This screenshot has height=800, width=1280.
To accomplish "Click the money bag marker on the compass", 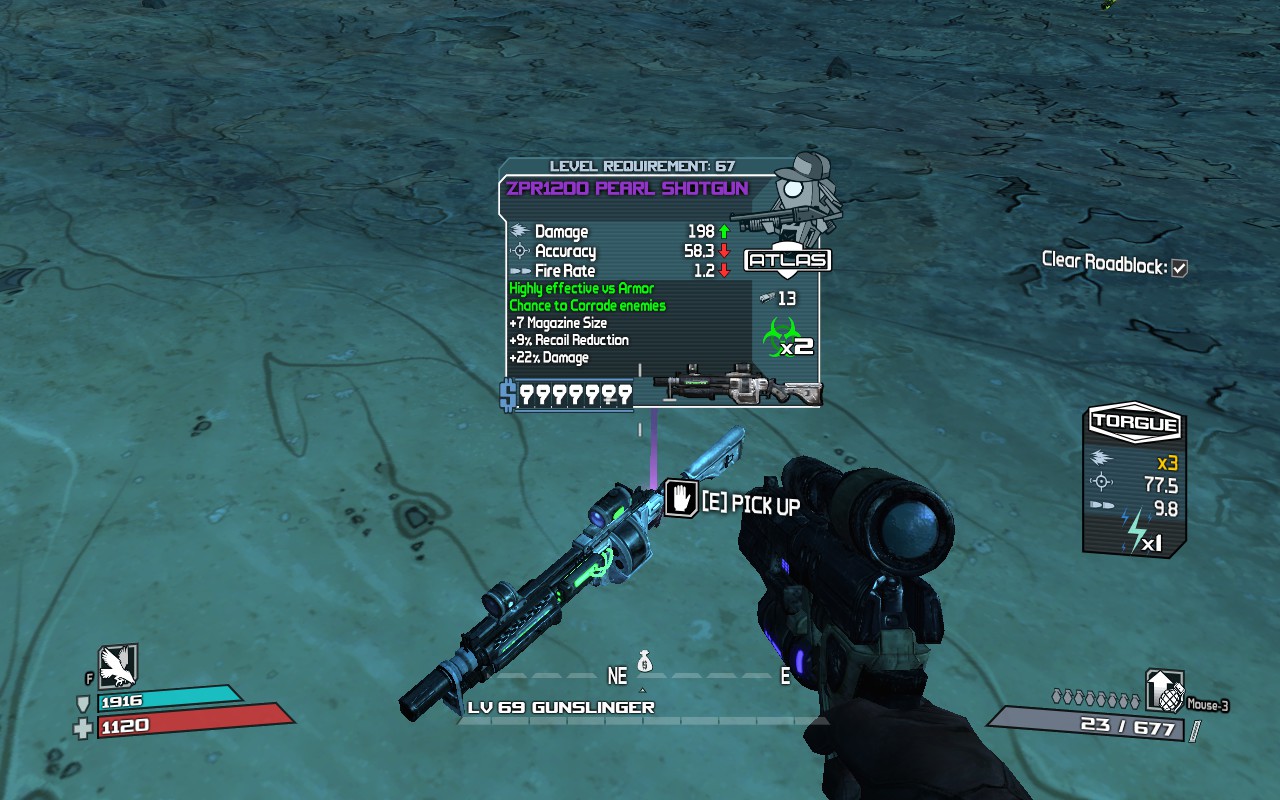I will pyautogui.click(x=645, y=662).
